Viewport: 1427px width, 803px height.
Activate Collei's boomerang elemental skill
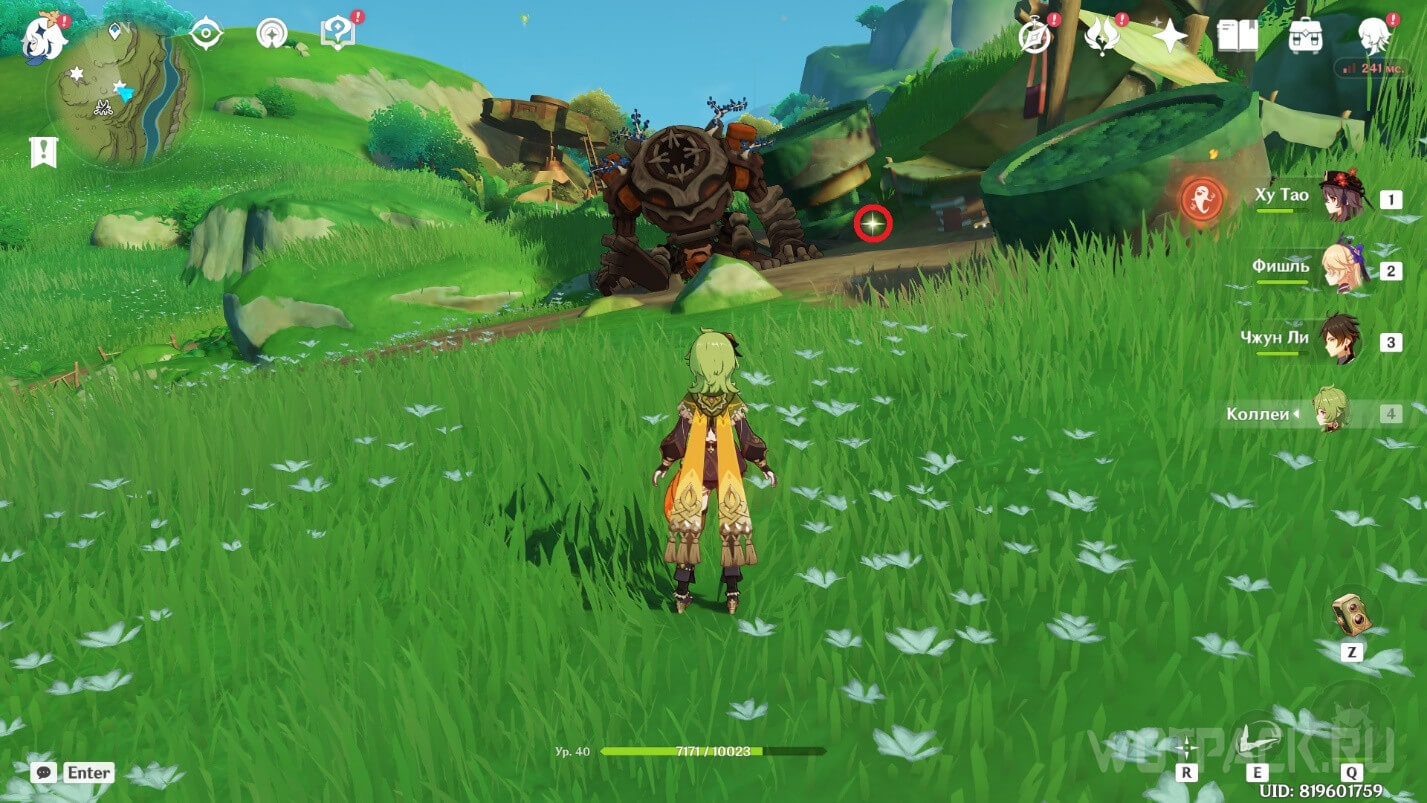pos(1257,740)
